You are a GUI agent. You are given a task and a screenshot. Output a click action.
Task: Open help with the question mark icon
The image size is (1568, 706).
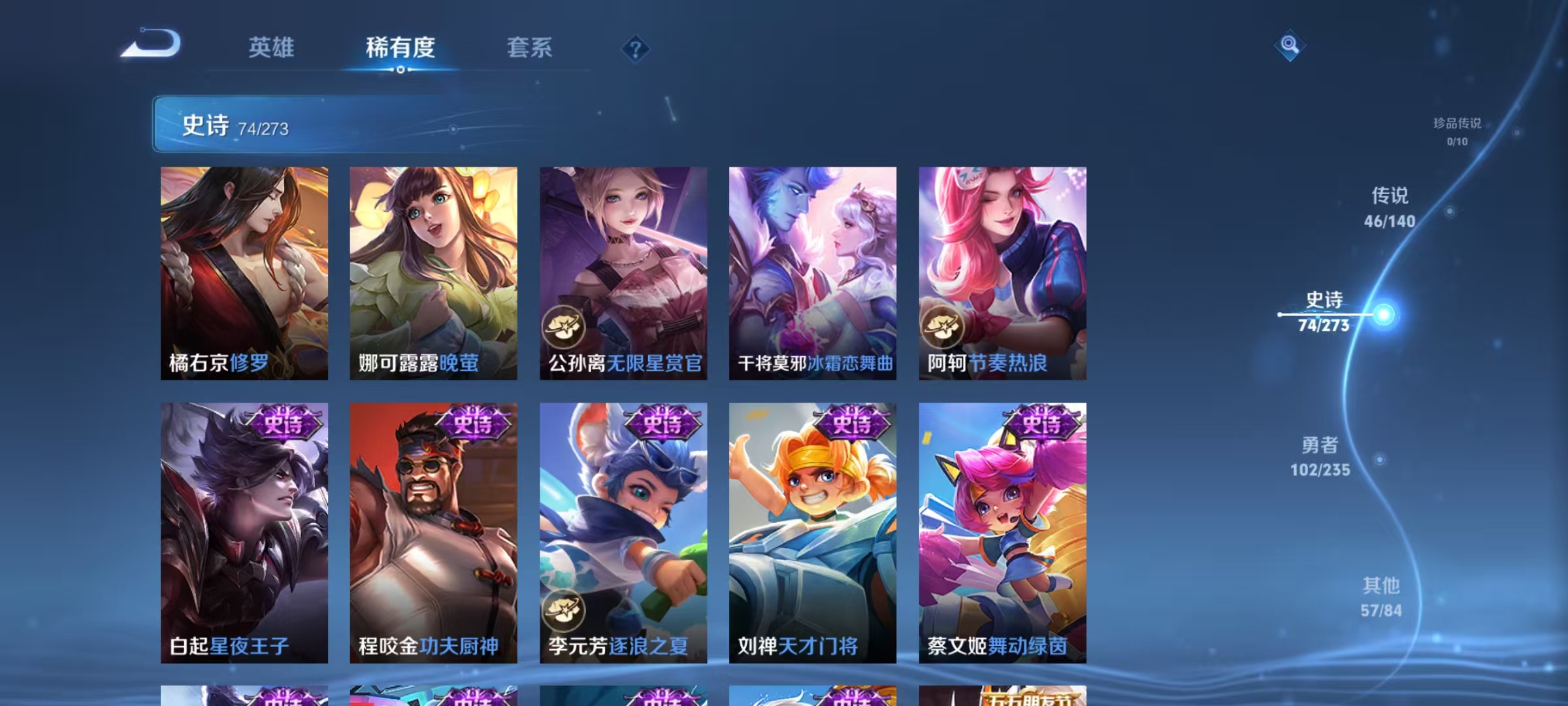pyautogui.click(x=634, y=47)
